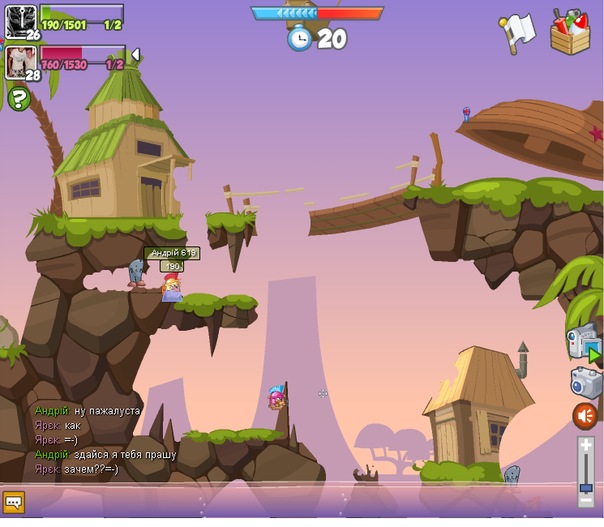Screen dimensions: 604x527
Task: Take a screenshot with the photo camera
Action: (x=584, y=383)
